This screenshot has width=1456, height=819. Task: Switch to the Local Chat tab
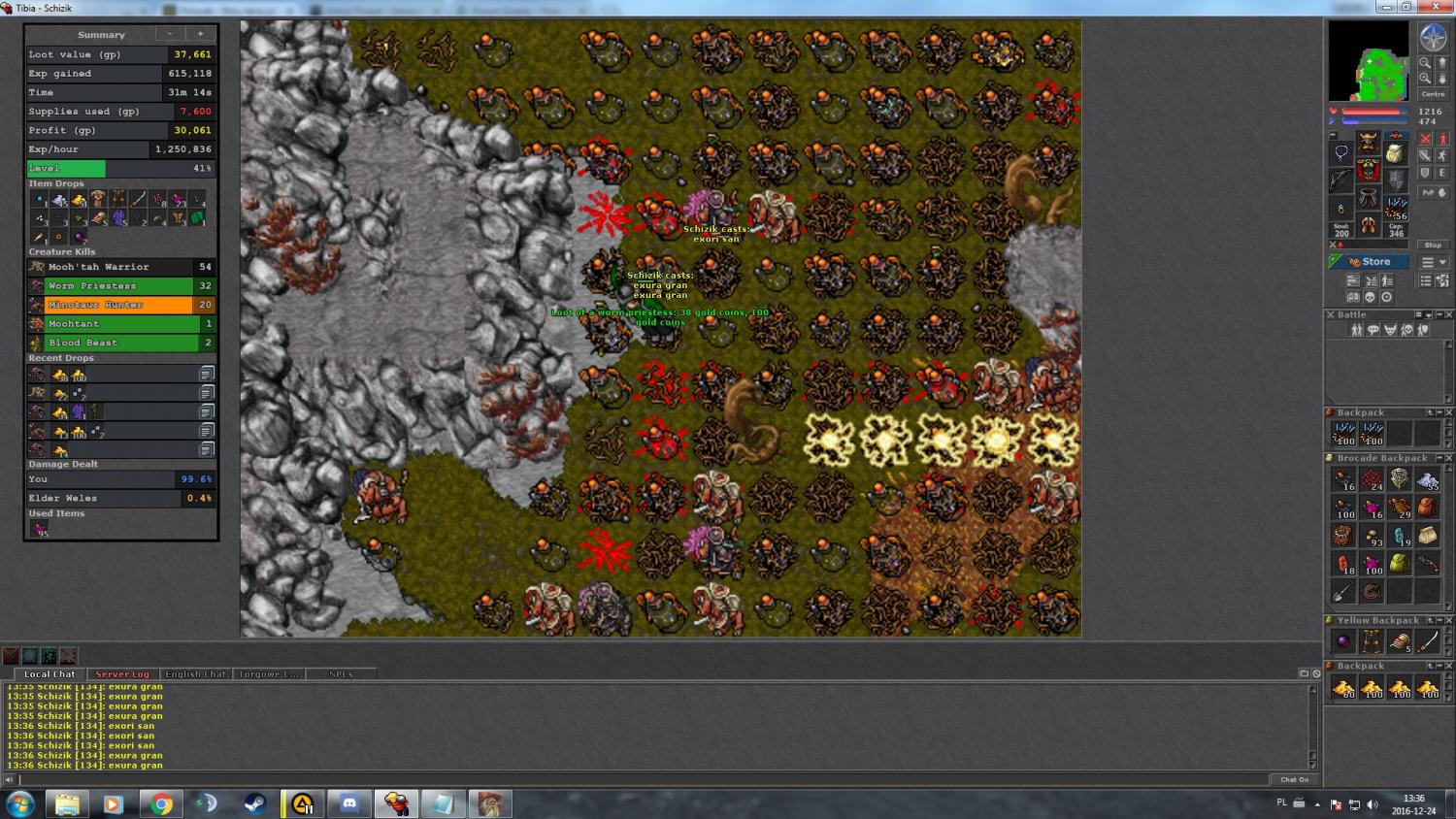(50, 673)
